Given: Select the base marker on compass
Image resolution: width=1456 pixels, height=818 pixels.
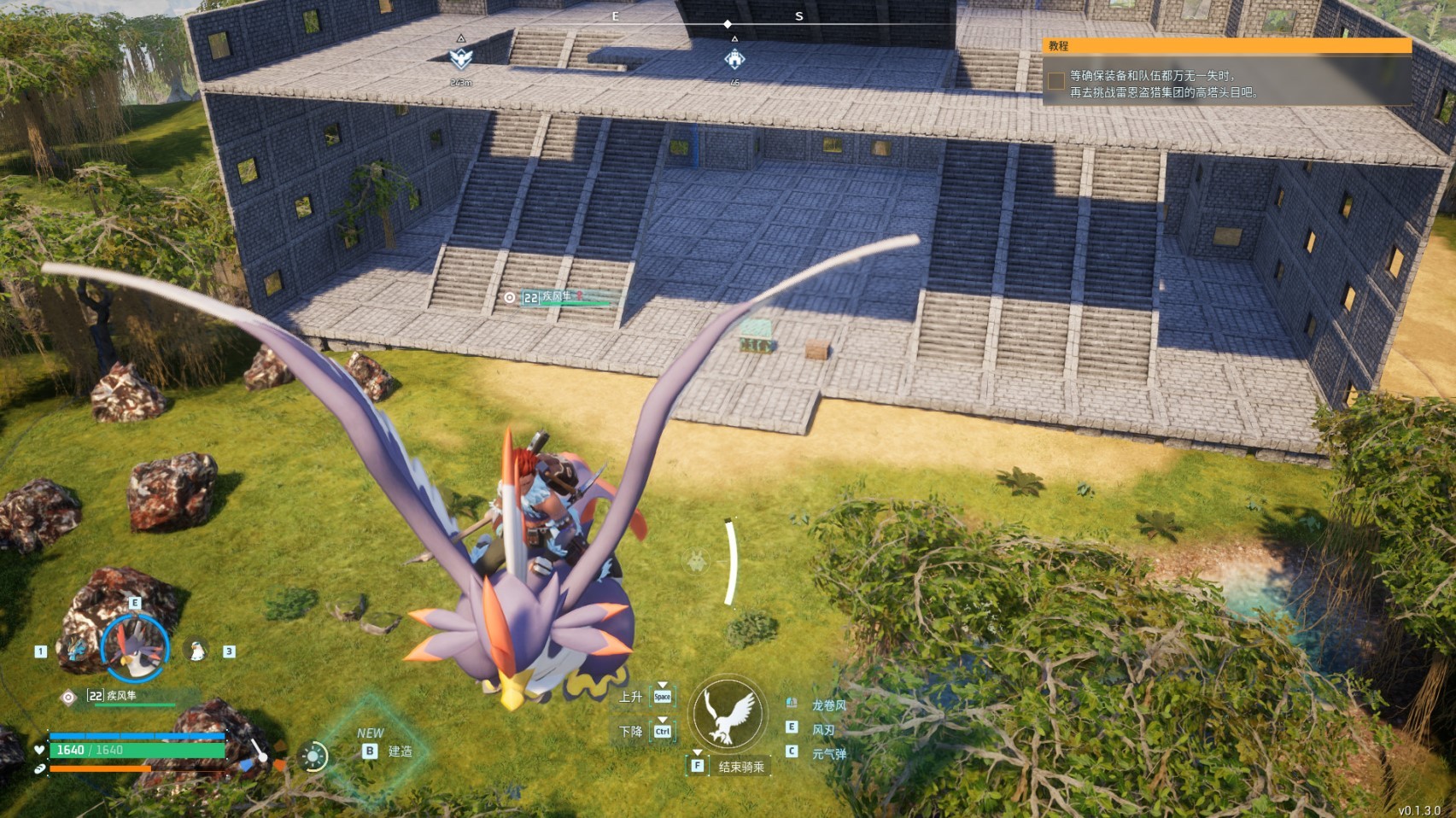Looking at the screenshot, I should click(734, 59).
